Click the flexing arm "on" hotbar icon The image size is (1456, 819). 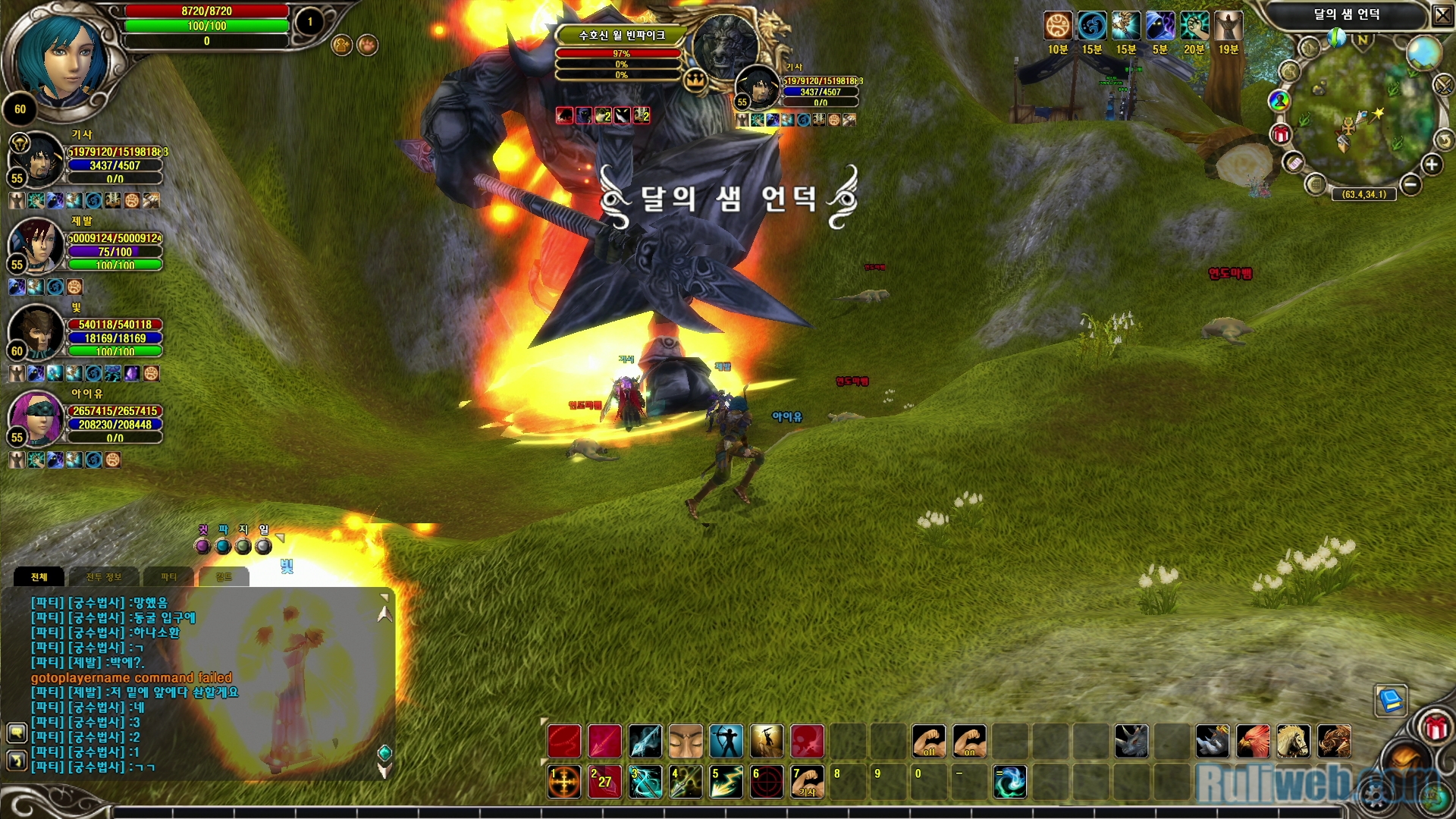[969, 741]
